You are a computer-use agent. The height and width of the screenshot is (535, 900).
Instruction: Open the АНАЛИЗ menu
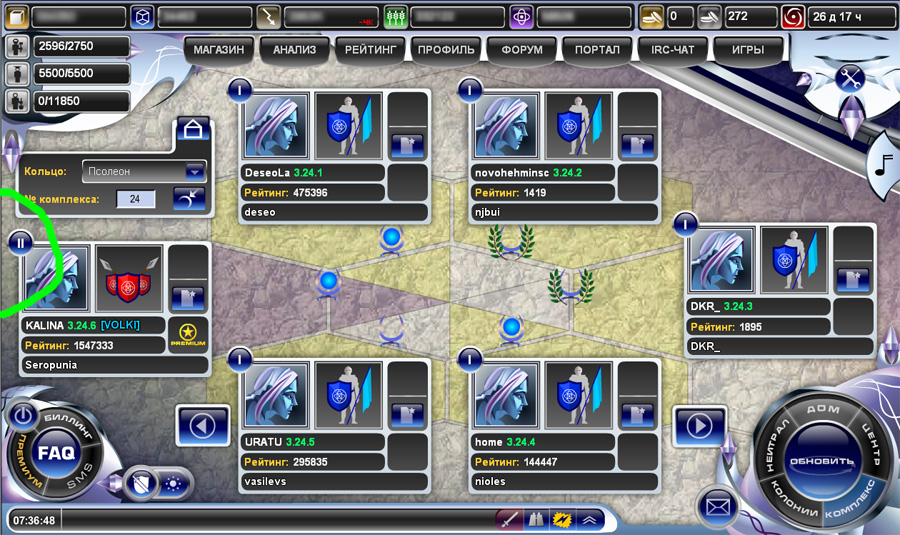point(294,49)
